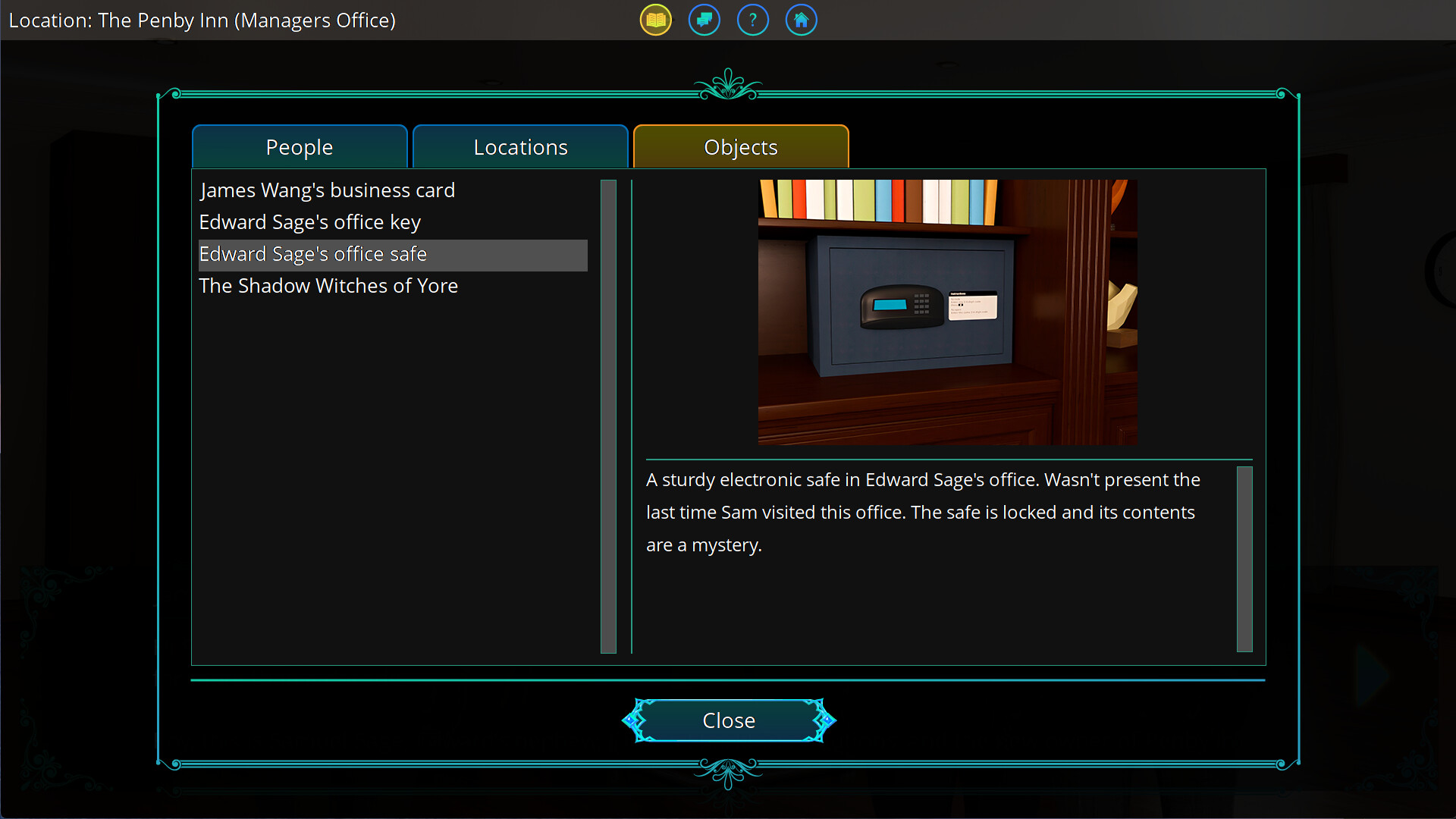The height and width of the screenshot is (819, 1456).
Task: Click the right arrow flourish beside Close
Action: click(828, 720)
